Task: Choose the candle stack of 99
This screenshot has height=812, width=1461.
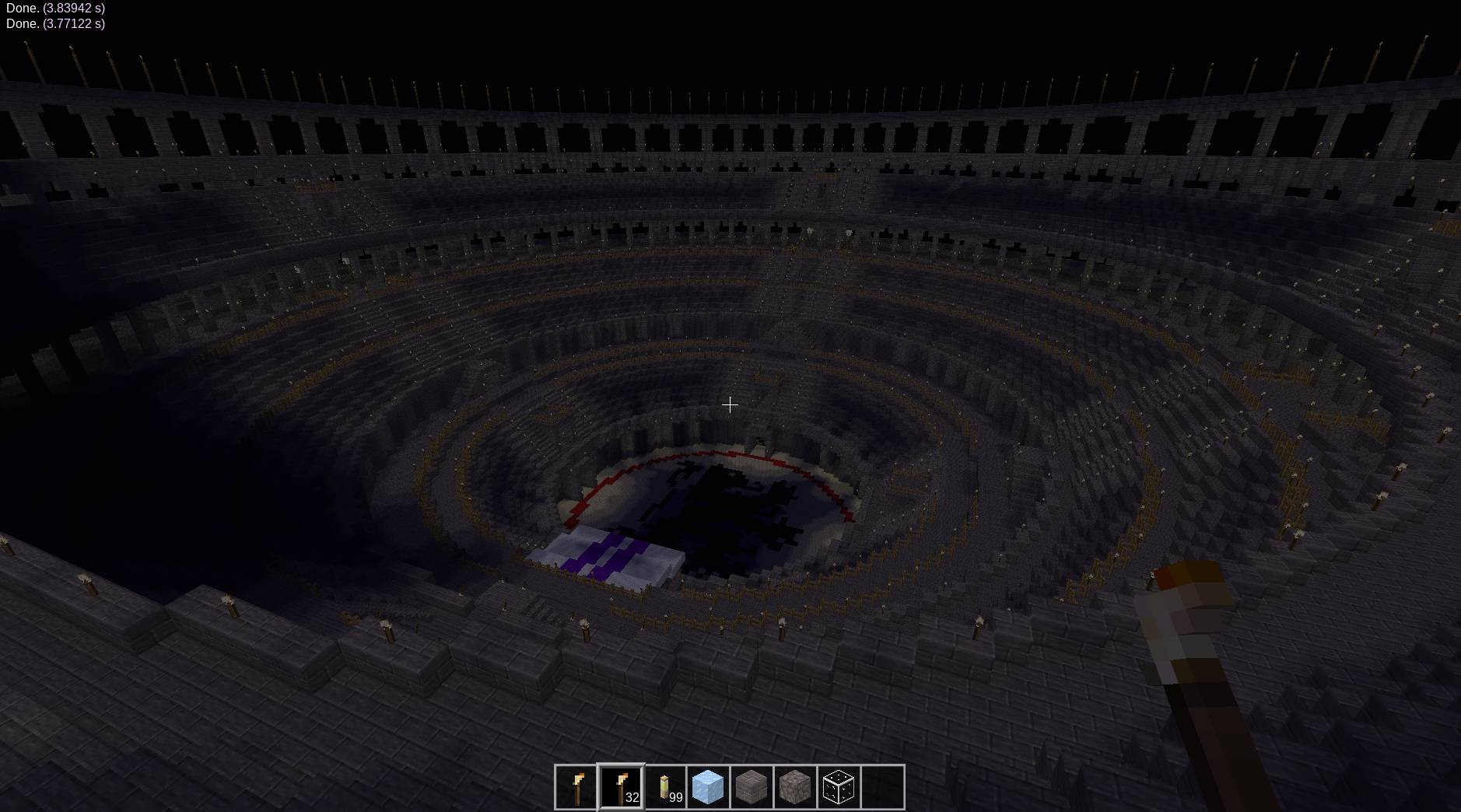Action: [665, 787]
